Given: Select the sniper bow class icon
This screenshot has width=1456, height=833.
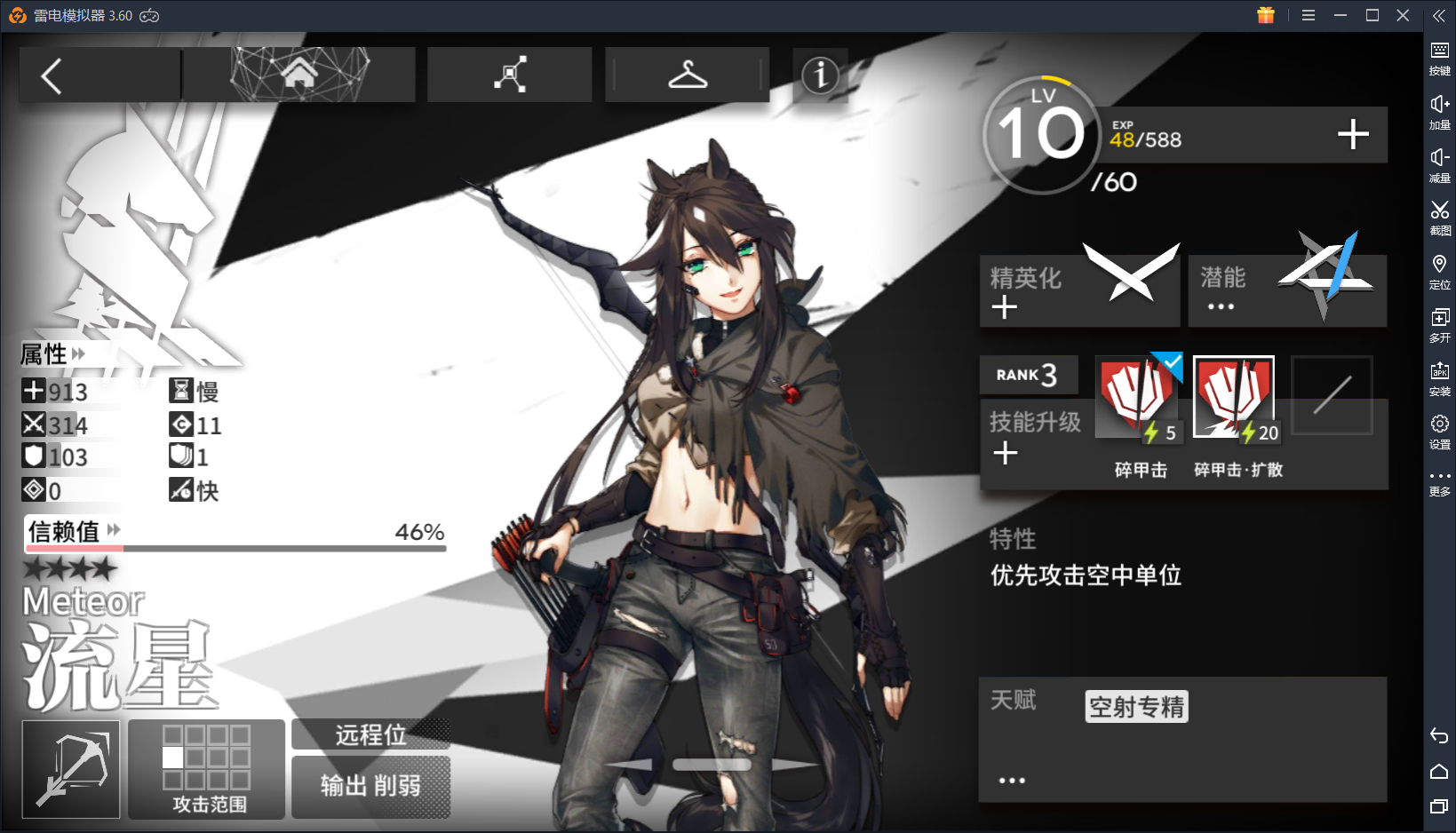Looking at the screenshot, I should (x=70, y=769).
